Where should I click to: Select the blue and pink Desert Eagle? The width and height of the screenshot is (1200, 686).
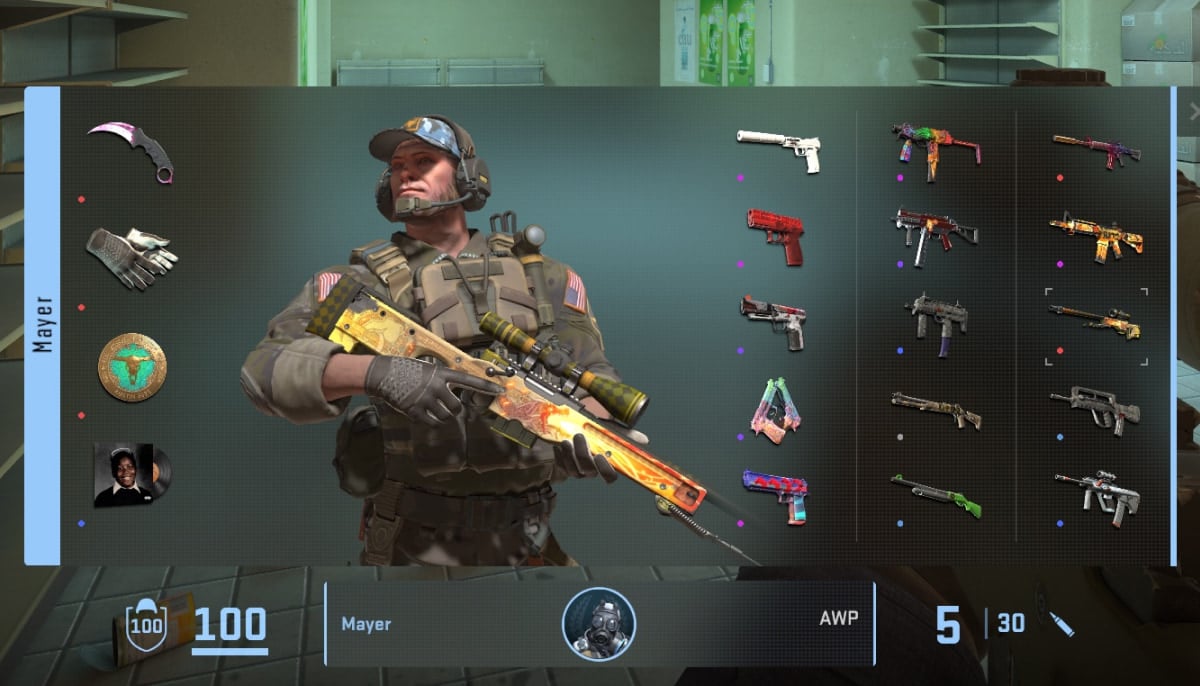click(776, 495)
